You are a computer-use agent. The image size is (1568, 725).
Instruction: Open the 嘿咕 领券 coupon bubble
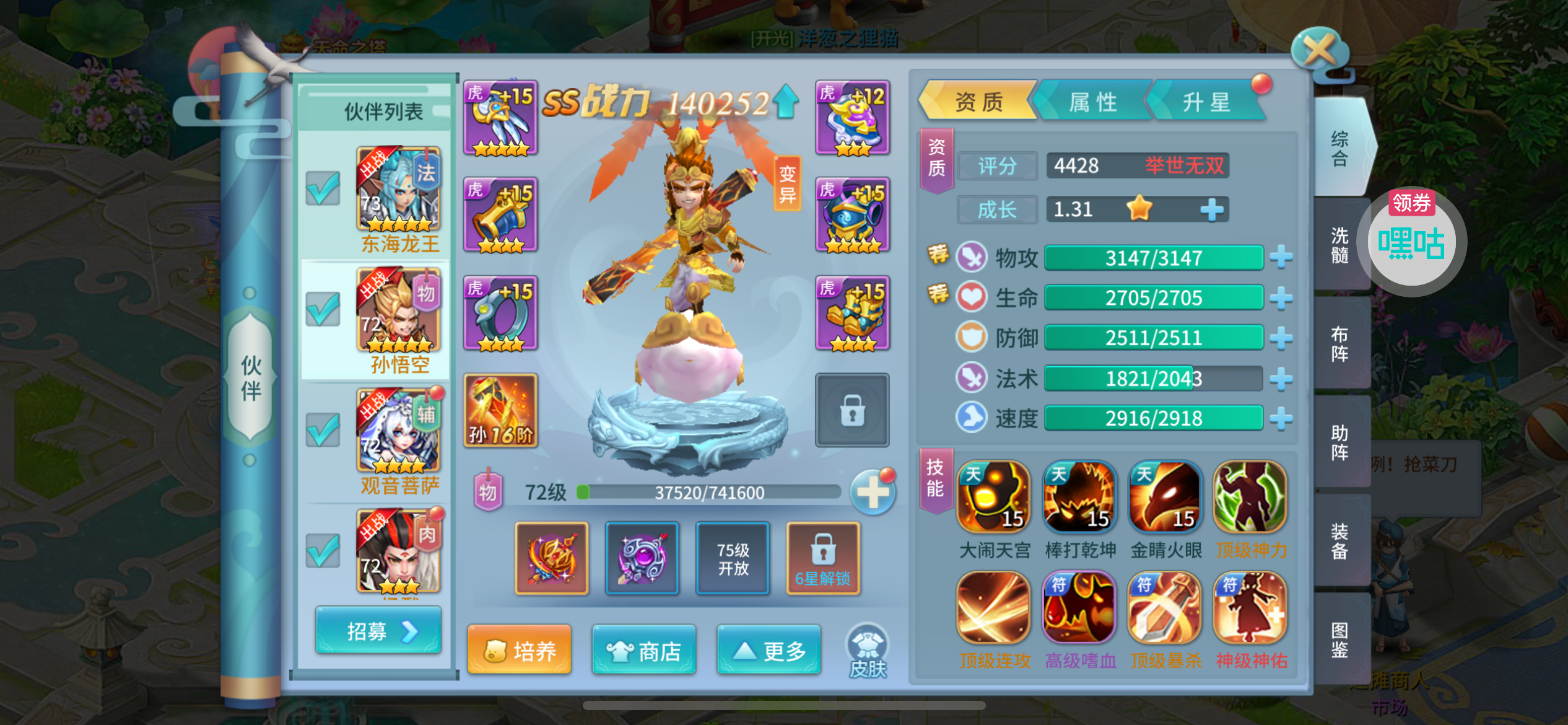coord(1411,239)
